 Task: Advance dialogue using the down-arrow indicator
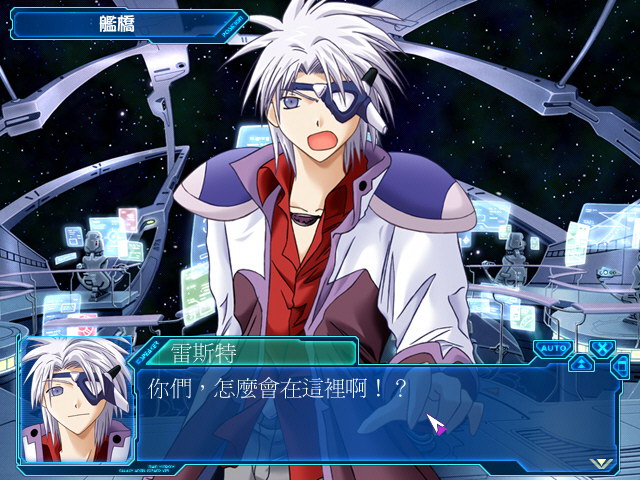[600, 463]
